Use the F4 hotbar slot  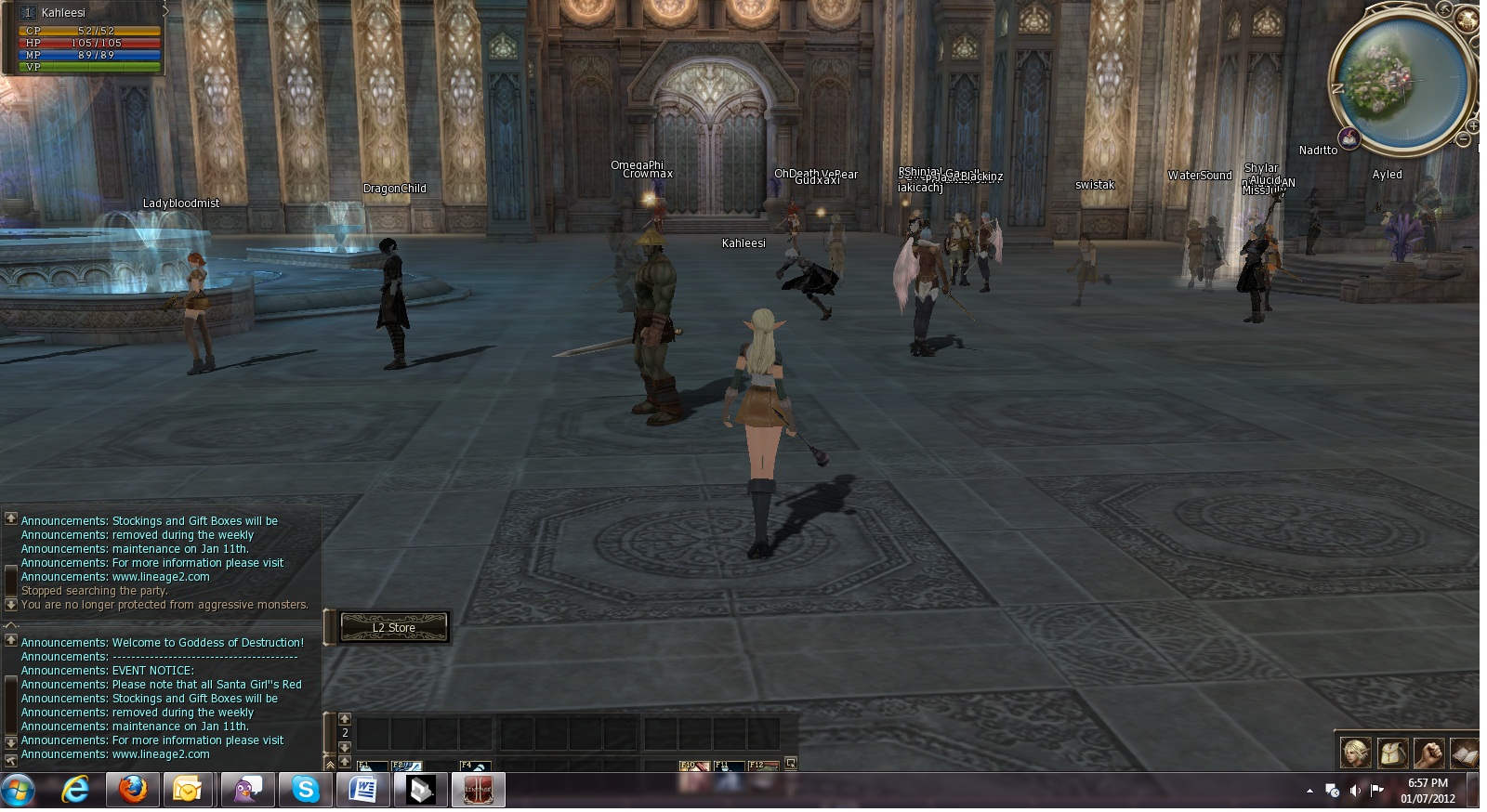tap(474, 766)
